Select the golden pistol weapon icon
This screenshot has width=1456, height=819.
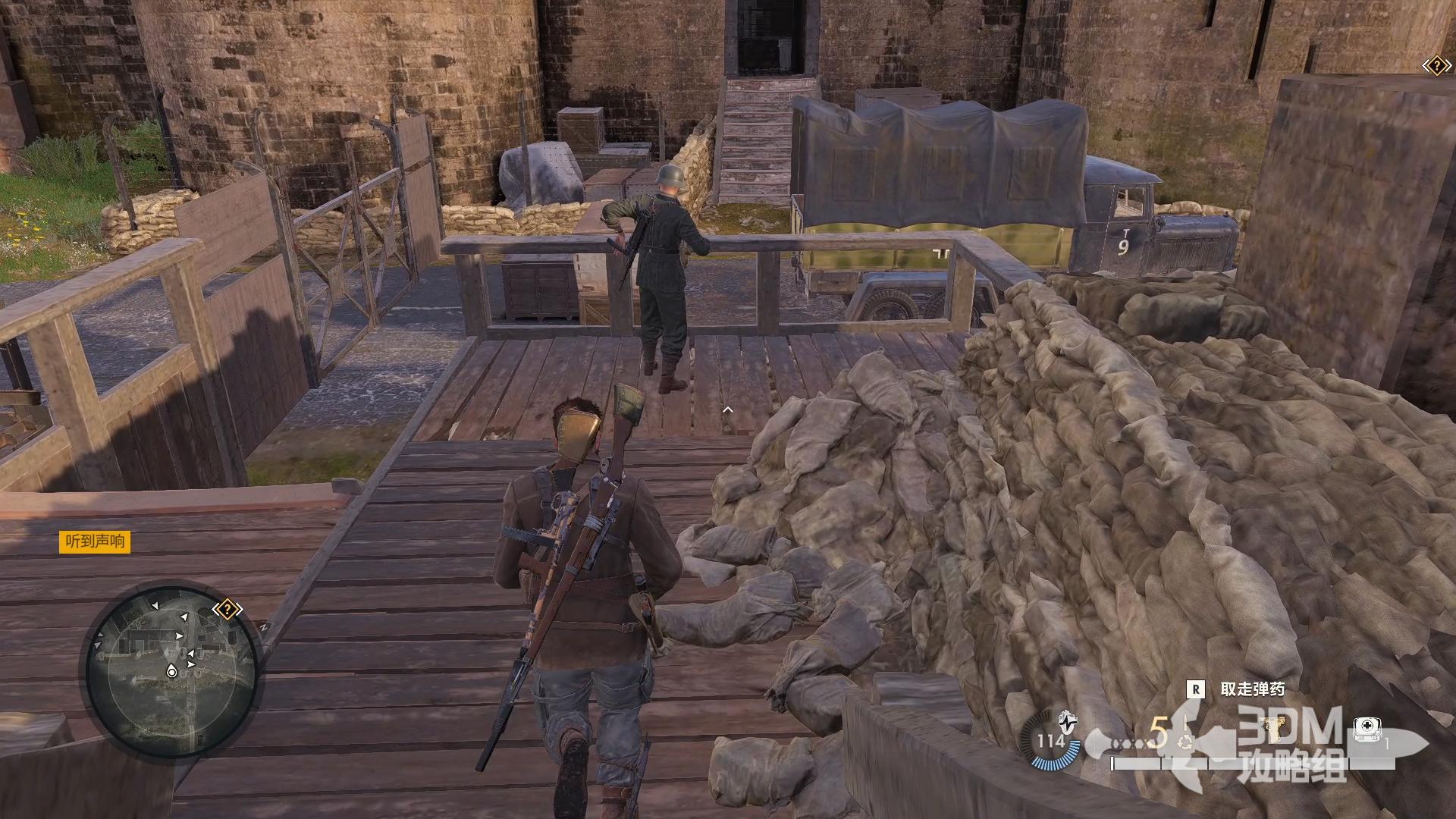[x=1273, y=730]
